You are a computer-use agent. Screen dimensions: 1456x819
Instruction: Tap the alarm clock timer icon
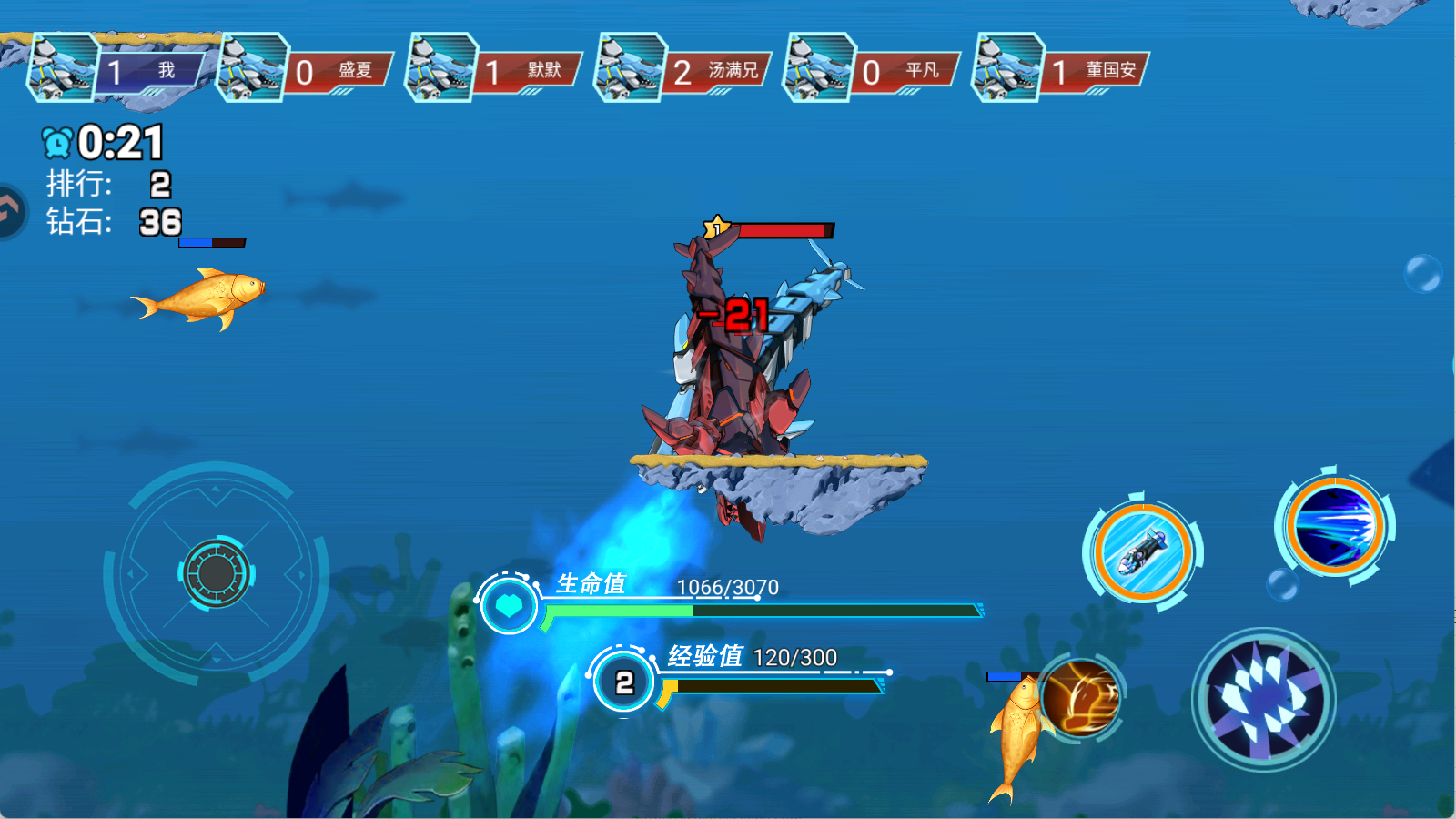click(x=56, y=142)
